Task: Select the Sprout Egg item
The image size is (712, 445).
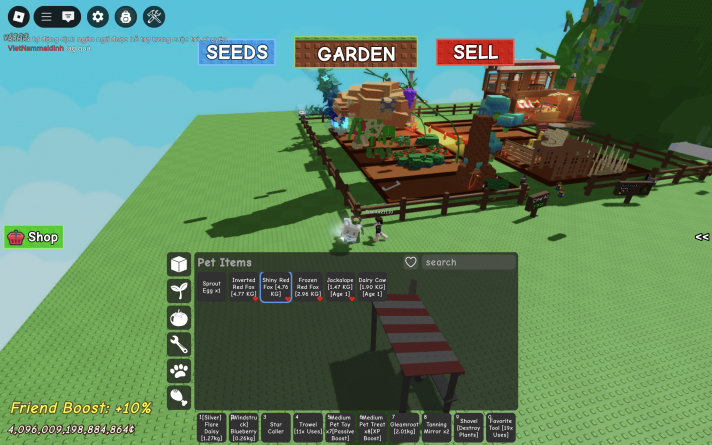Action: click(x=211, y=287)
